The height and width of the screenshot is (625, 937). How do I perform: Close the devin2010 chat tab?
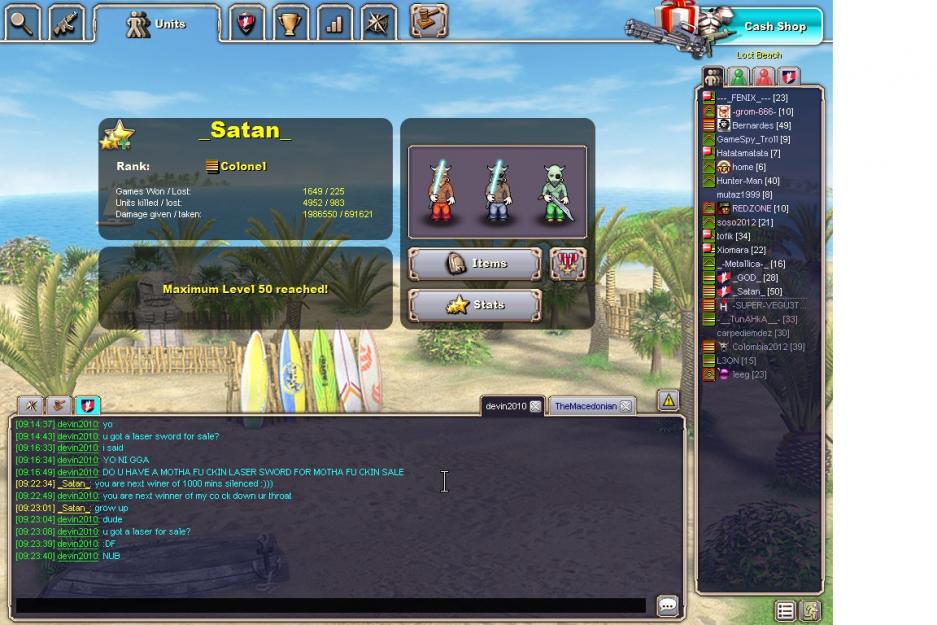tap(536, 406)
